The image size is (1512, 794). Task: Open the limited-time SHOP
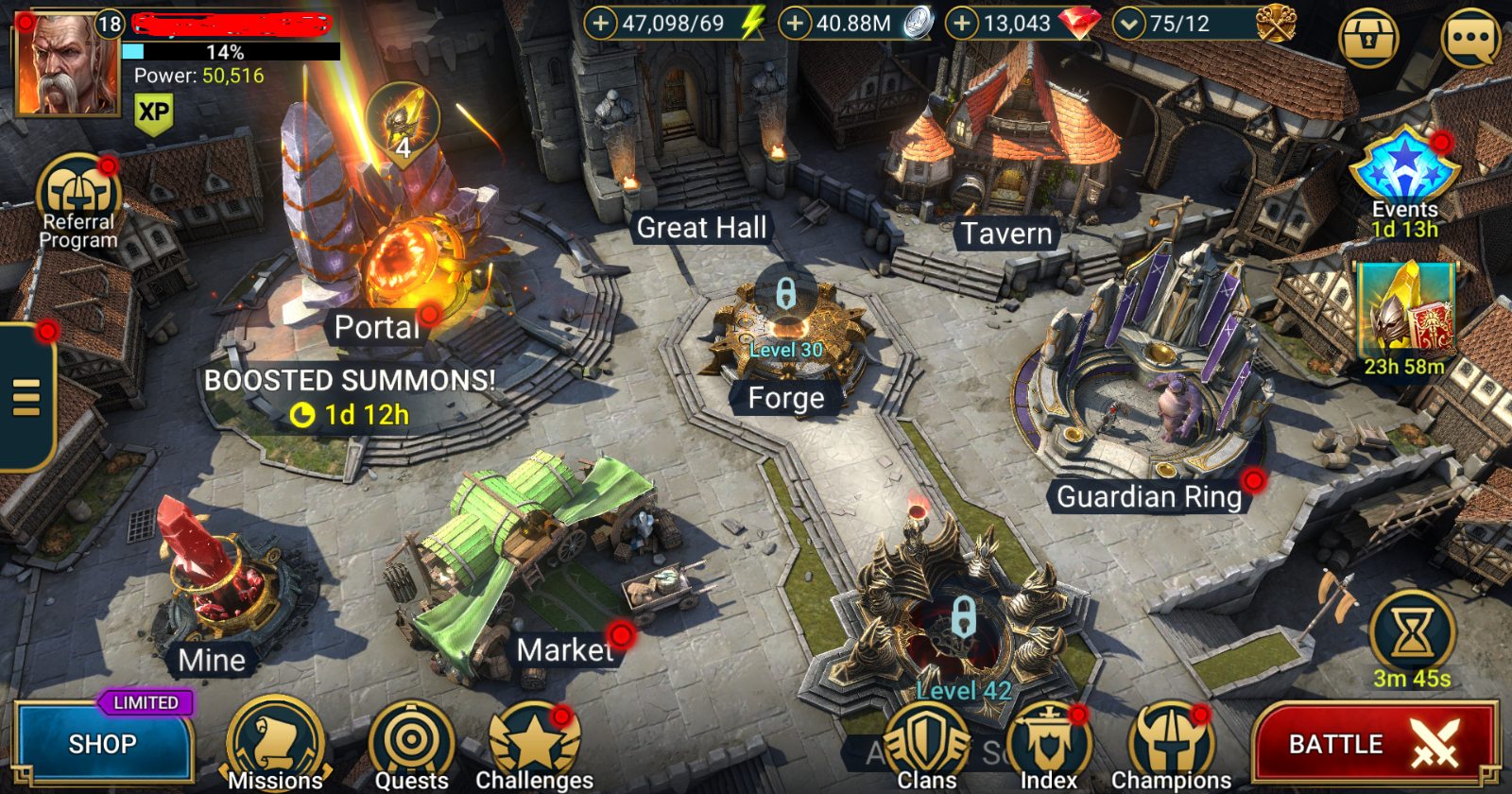tap(104, 743)
